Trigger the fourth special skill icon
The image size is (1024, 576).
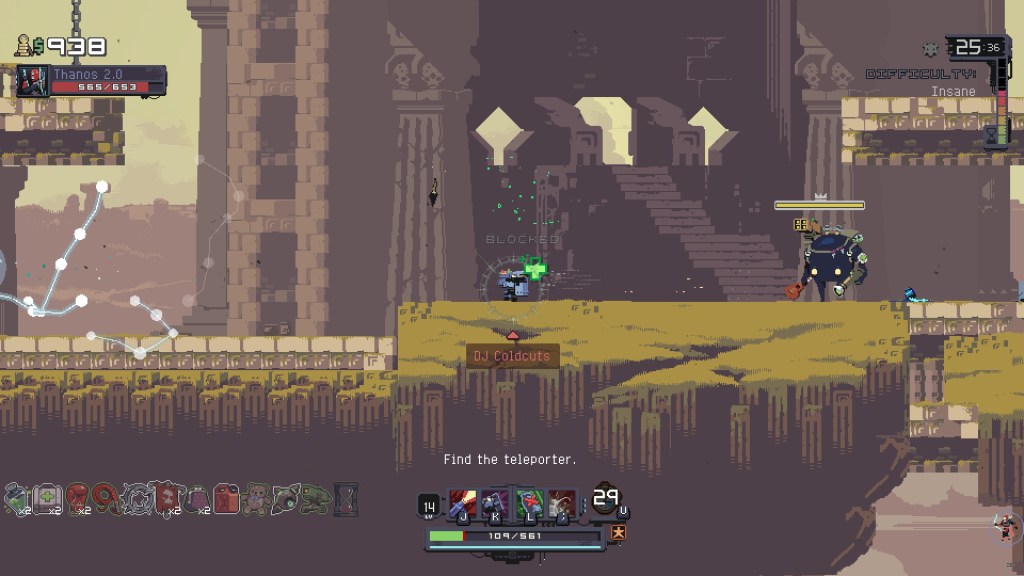point(562,503)
